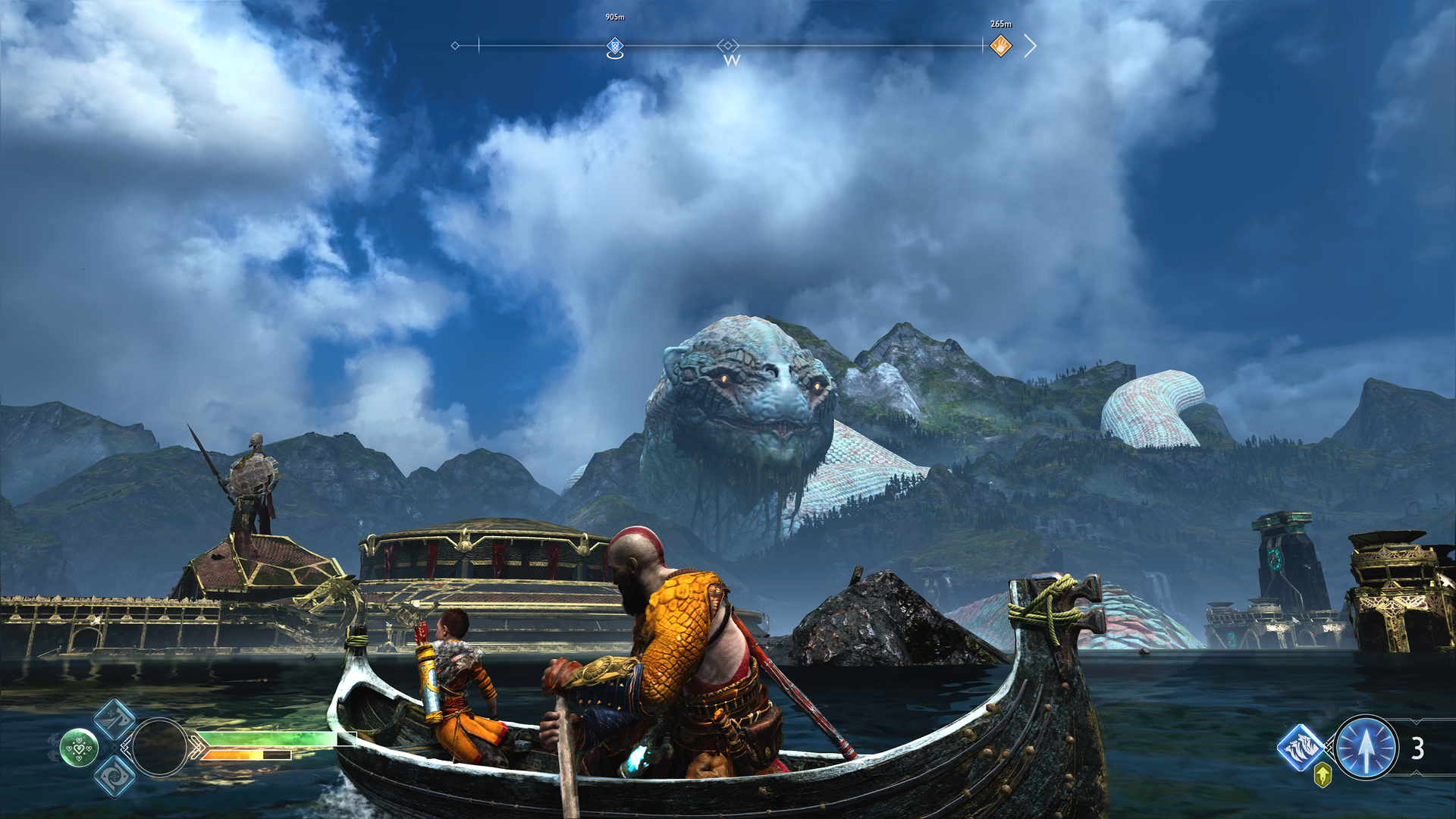Click the yellow upward-arrow buff icon
The image size is (1456, 819).
1323,775
